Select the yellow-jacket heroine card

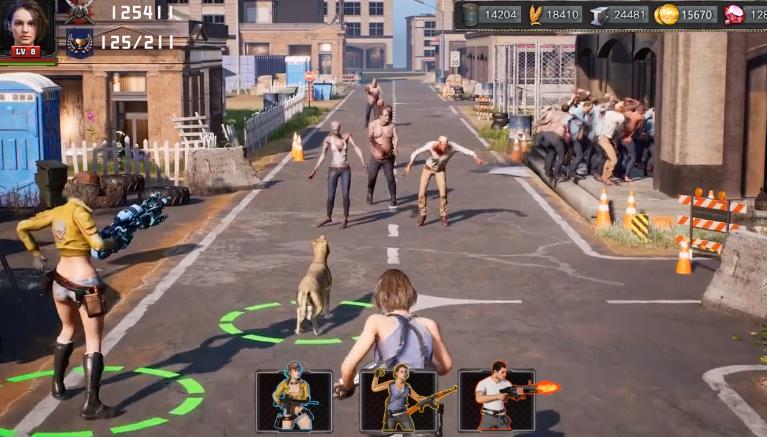point(294,400)
